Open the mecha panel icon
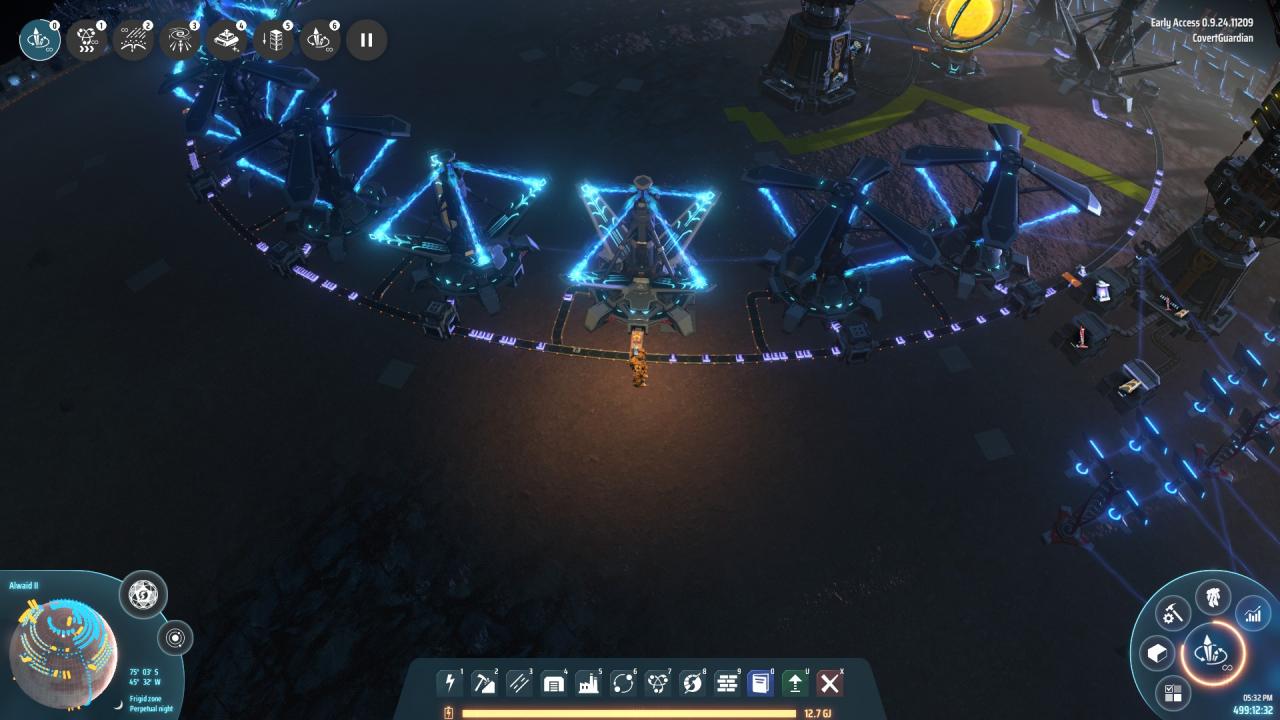This screenshot has width=1280, height=720. point(1212,597)
